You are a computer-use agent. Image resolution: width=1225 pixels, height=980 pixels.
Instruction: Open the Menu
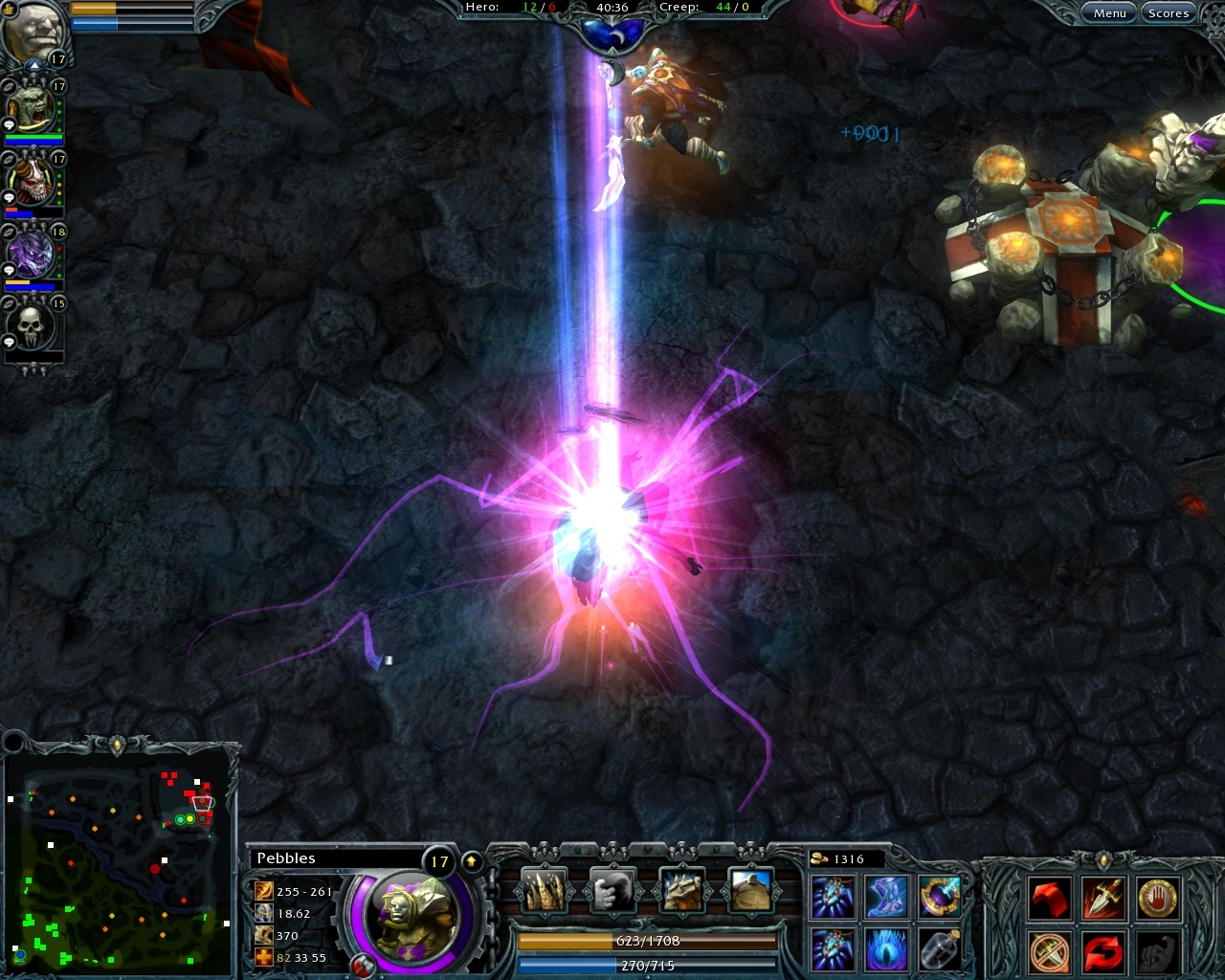(x=1108, y=12)
